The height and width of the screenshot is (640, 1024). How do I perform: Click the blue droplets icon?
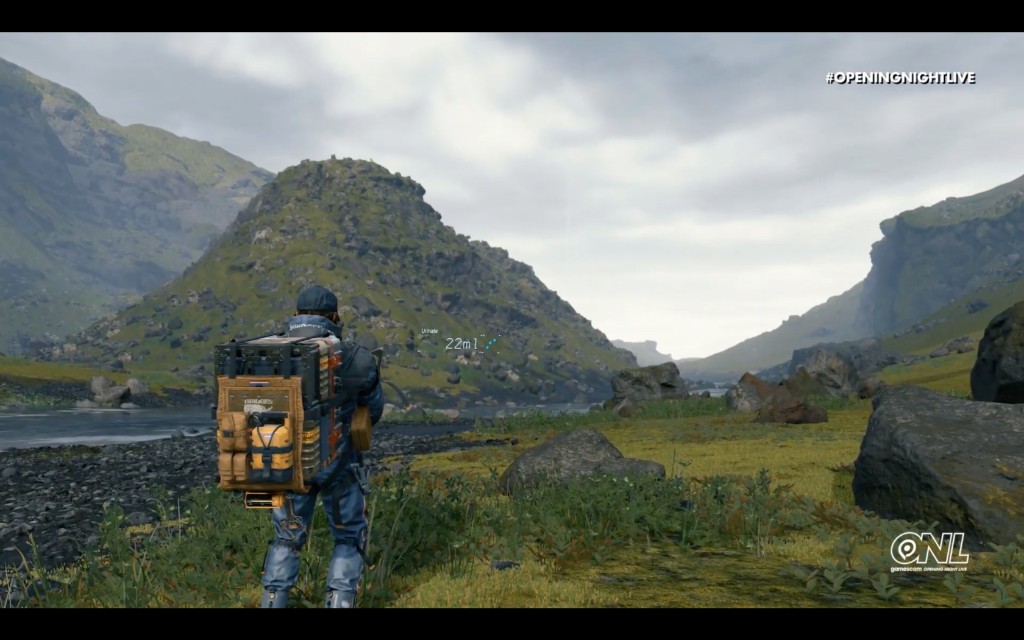tap(490, 342)
